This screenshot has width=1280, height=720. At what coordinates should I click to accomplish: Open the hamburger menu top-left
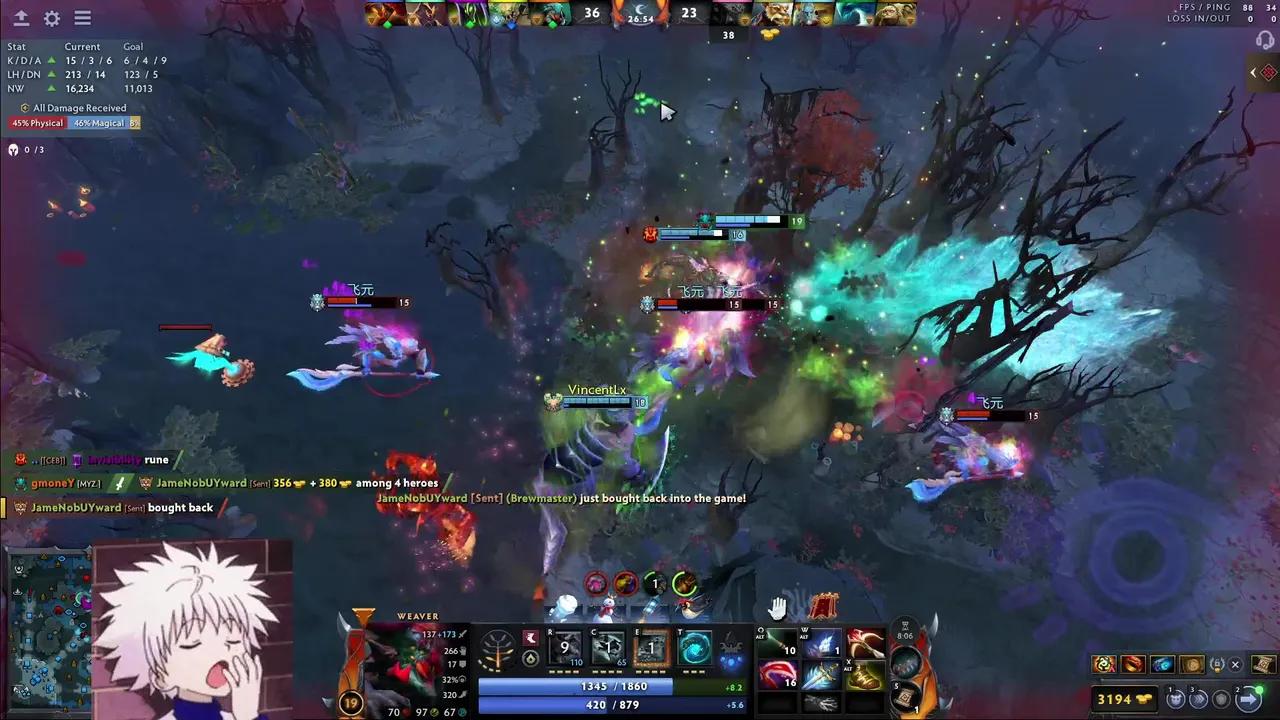point(83,17)
